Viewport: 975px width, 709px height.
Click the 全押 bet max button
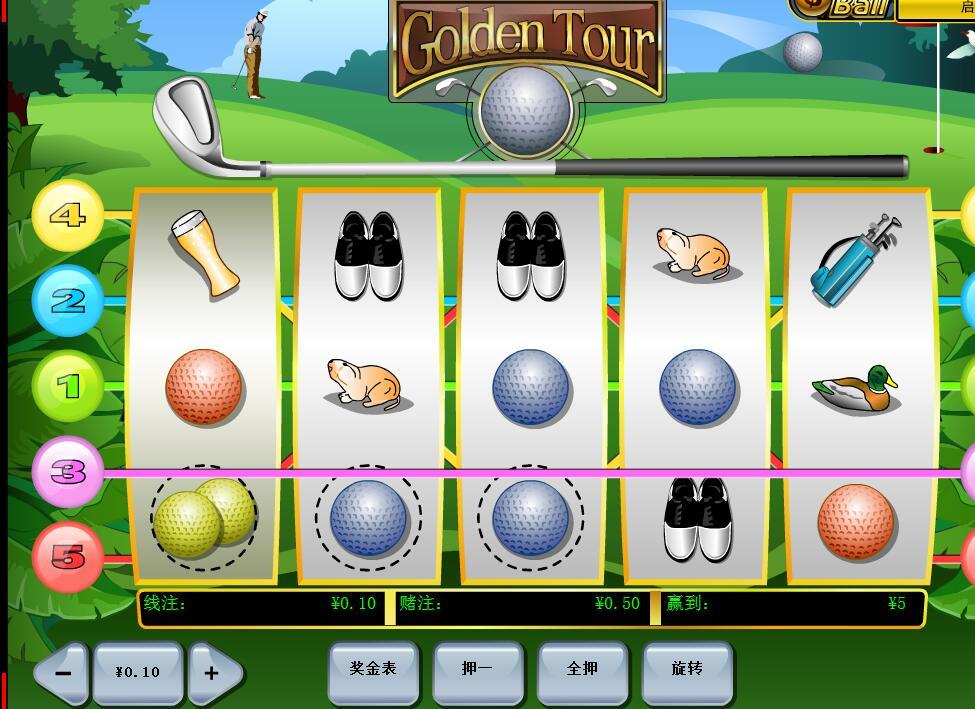(582, 669)
